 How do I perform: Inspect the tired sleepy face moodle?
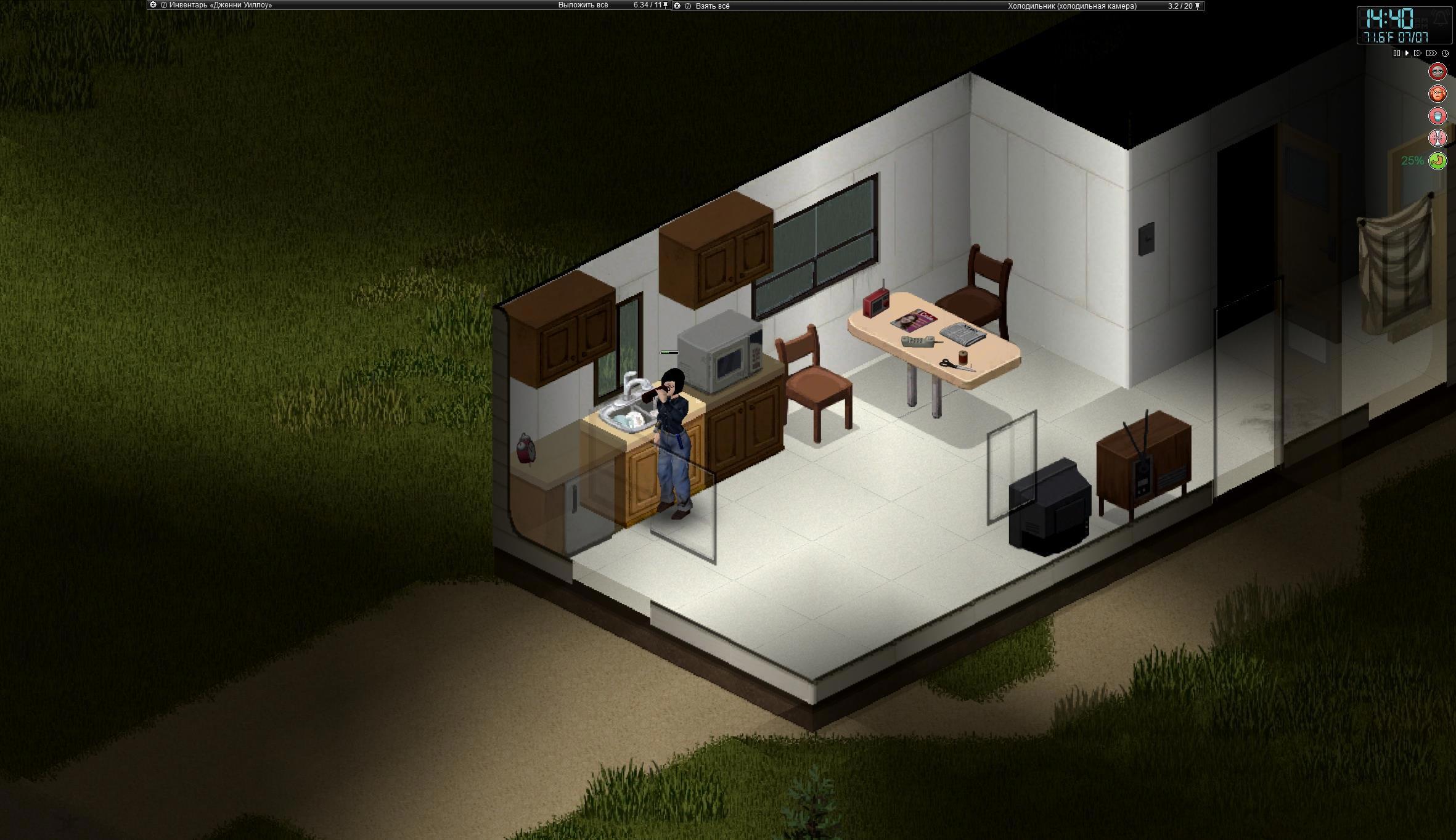tap(1438, 71)
